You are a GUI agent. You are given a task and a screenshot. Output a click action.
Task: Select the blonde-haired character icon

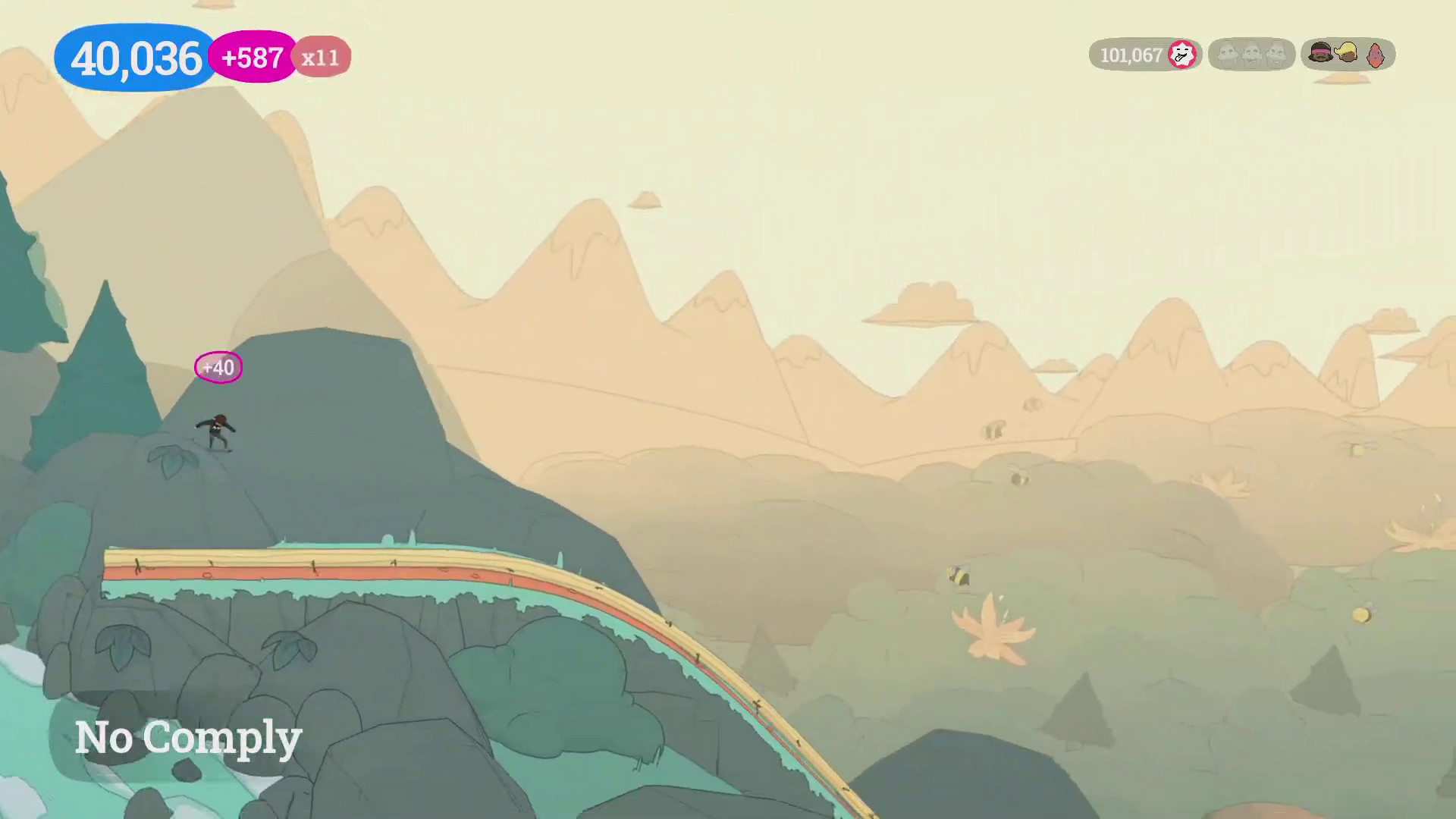(1347, 53)
